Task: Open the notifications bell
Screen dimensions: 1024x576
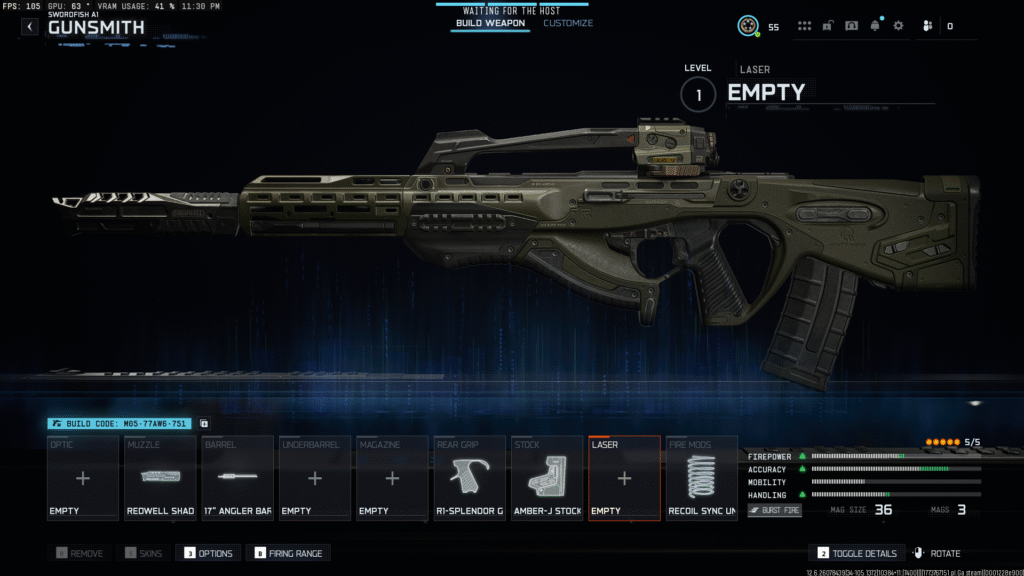Action: 875,26
